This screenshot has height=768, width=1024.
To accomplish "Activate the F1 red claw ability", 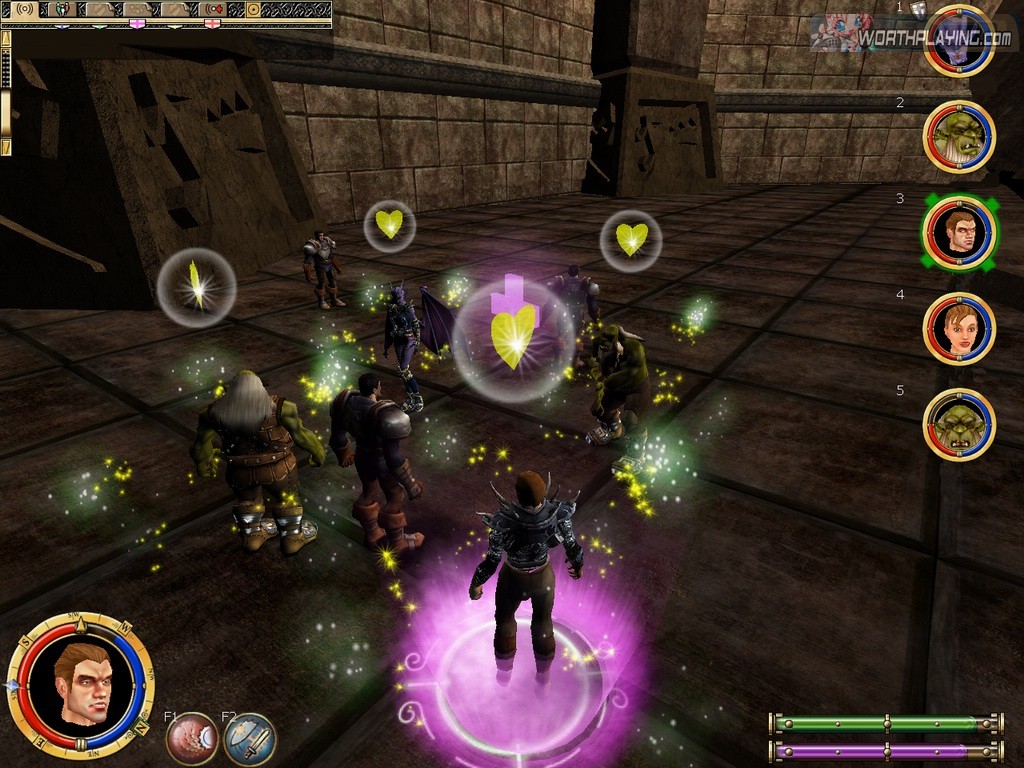I will pyautogui.click(x=192, y=739).
